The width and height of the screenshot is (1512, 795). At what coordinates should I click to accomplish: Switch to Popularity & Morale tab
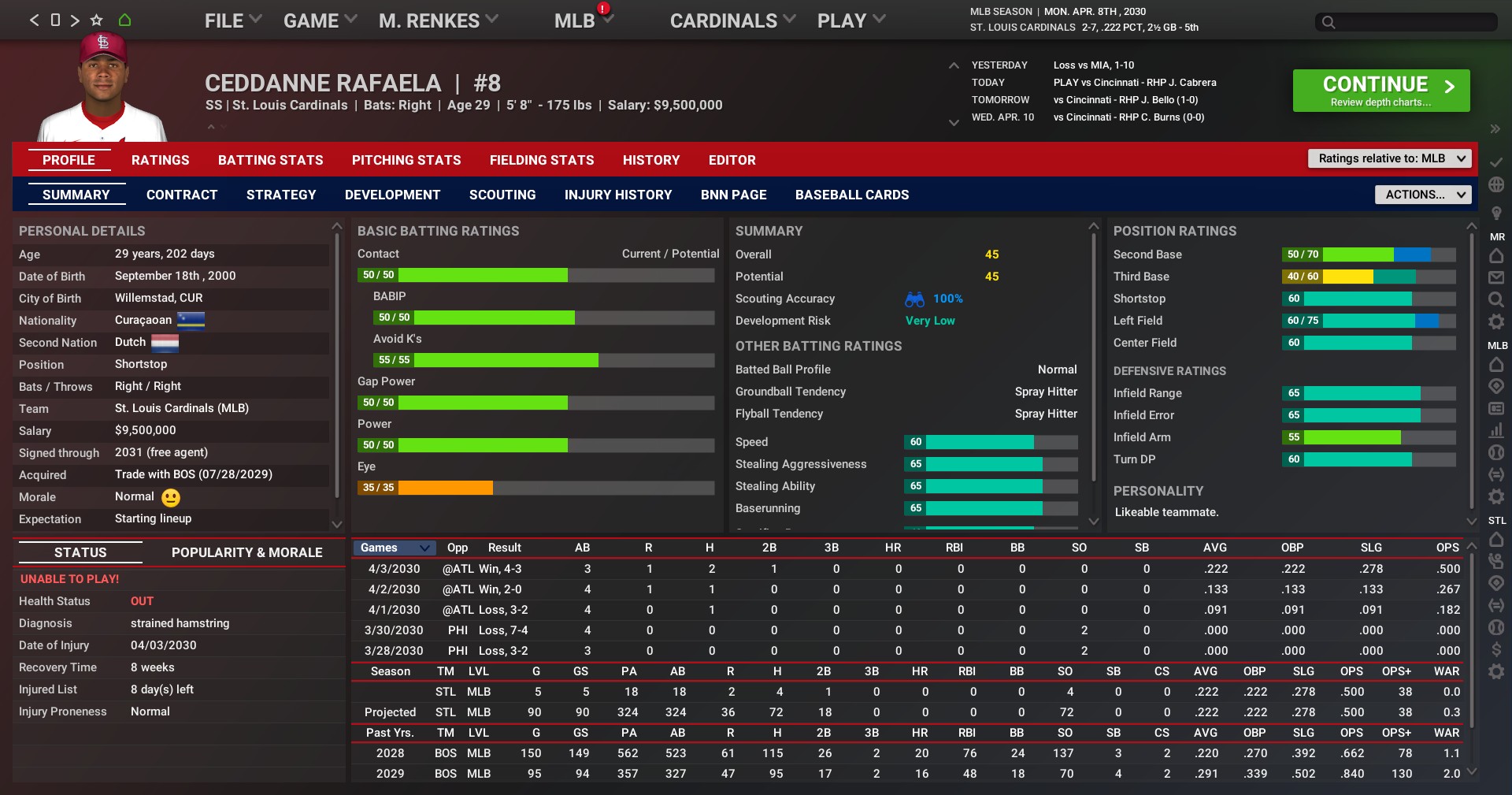click(247, 552)
